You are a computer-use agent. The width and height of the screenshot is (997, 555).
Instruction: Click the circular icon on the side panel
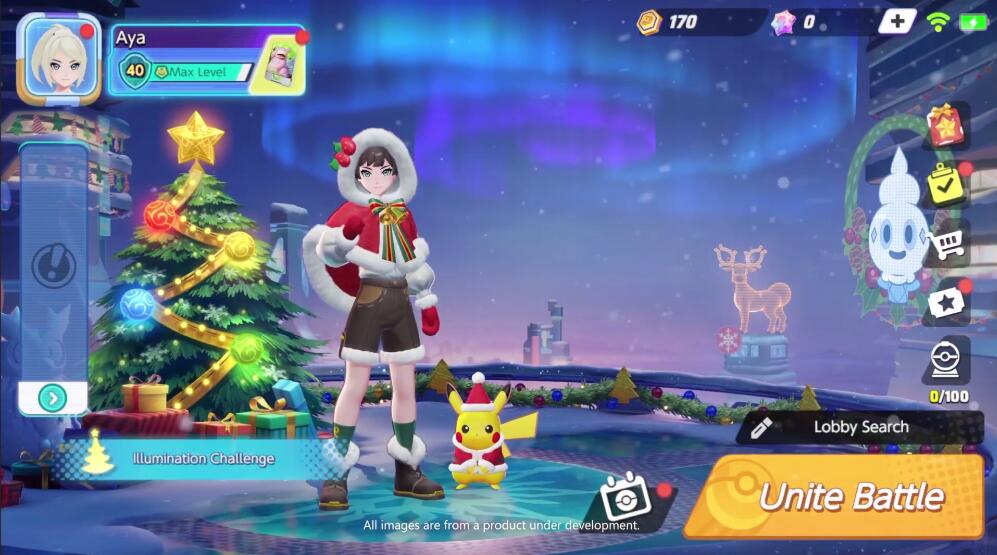click(x=53, y=266)
